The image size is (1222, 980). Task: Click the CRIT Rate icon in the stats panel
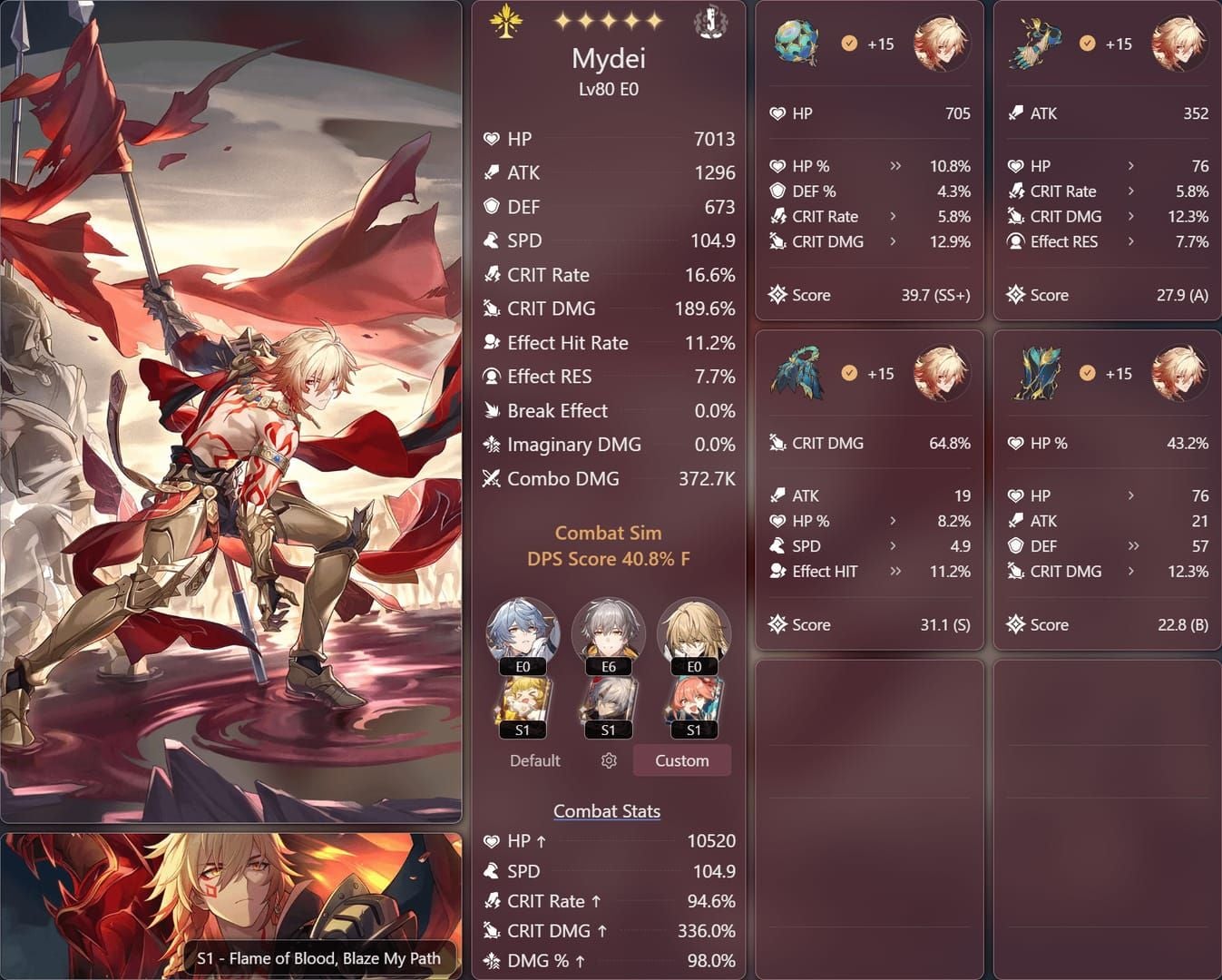490,274
